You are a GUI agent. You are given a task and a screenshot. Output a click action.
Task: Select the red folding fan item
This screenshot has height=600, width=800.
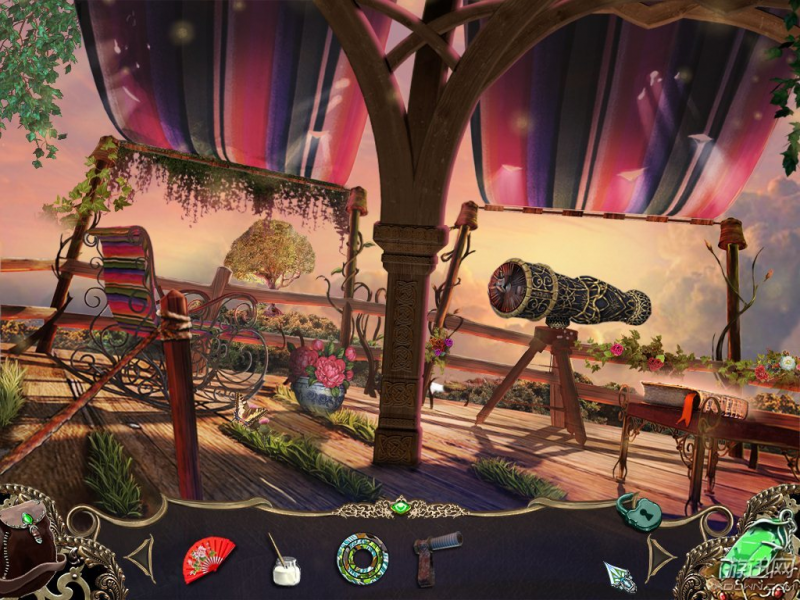[x=208, y=559]
